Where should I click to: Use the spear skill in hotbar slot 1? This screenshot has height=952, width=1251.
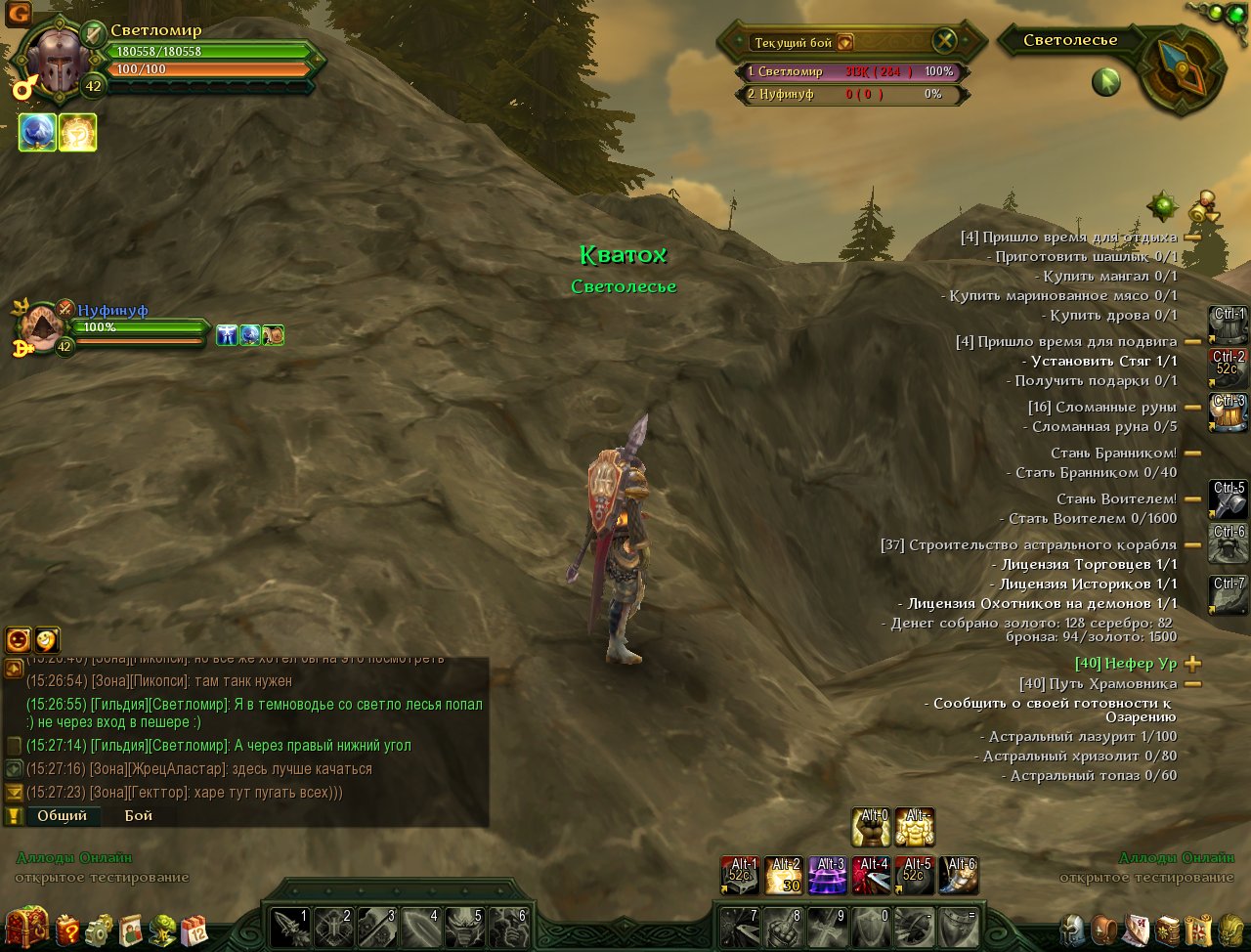(290, 927)
